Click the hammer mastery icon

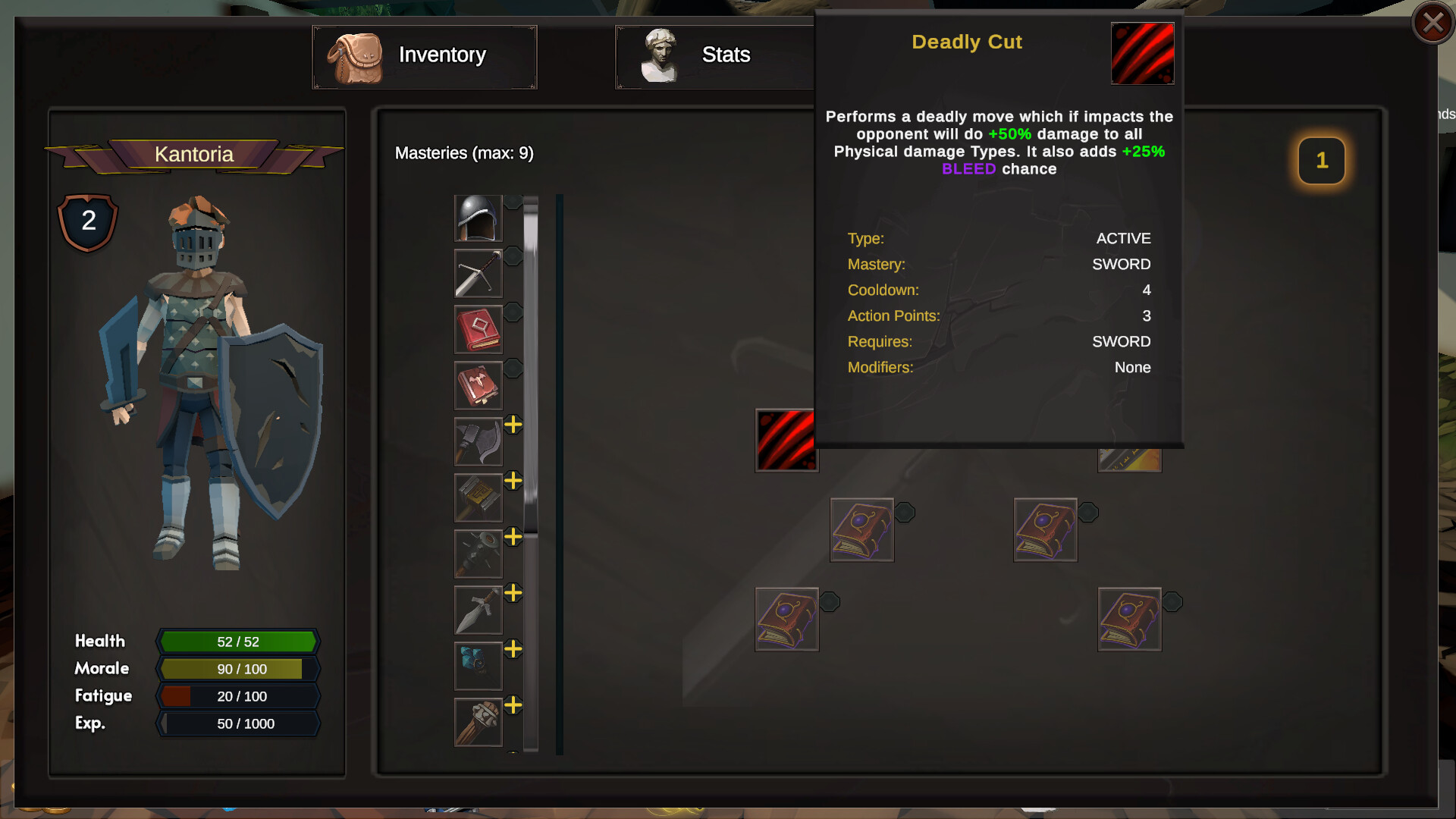coord(478,497)
